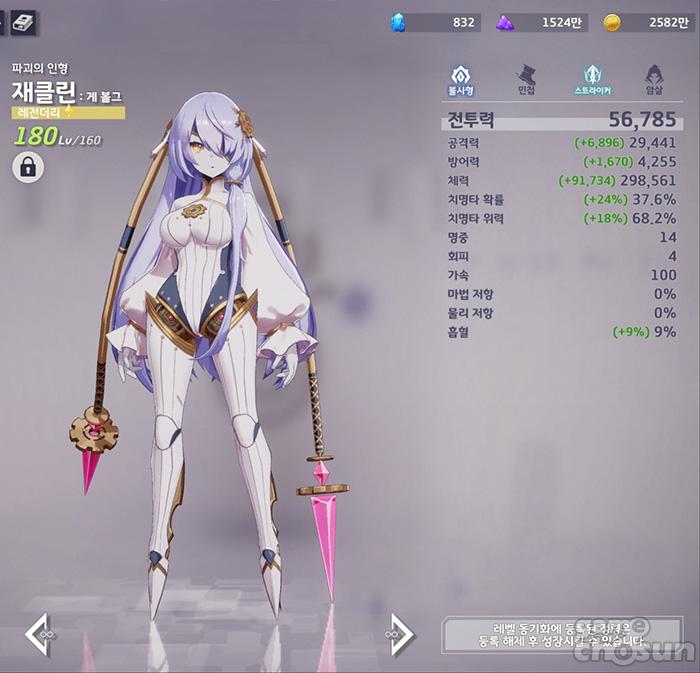
Task: Click the level sync notice button
Action: [x=556, y=634]
